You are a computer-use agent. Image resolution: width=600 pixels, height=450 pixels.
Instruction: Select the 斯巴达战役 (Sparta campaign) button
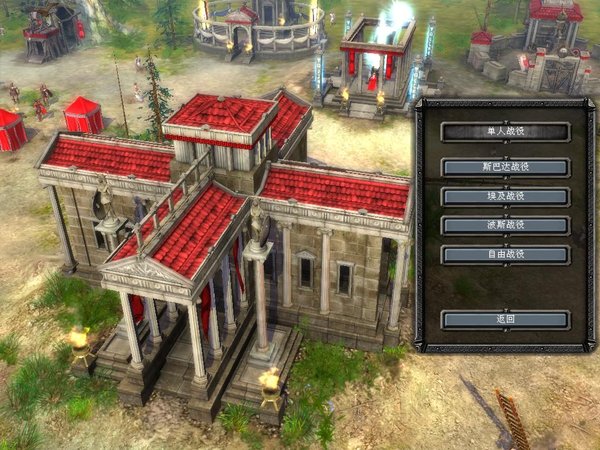point(505,167)
